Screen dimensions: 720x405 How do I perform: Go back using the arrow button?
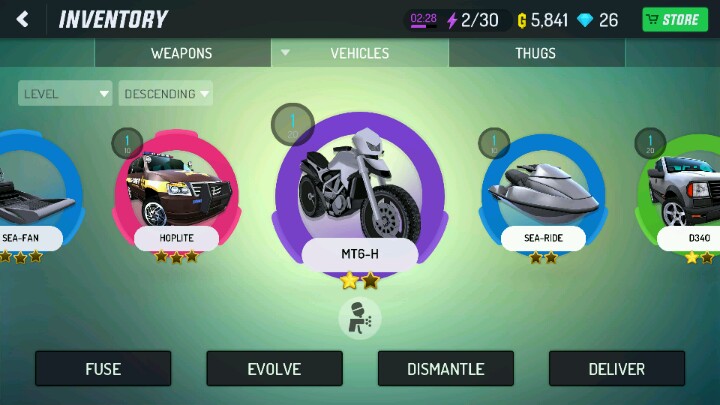click(22, 19)
